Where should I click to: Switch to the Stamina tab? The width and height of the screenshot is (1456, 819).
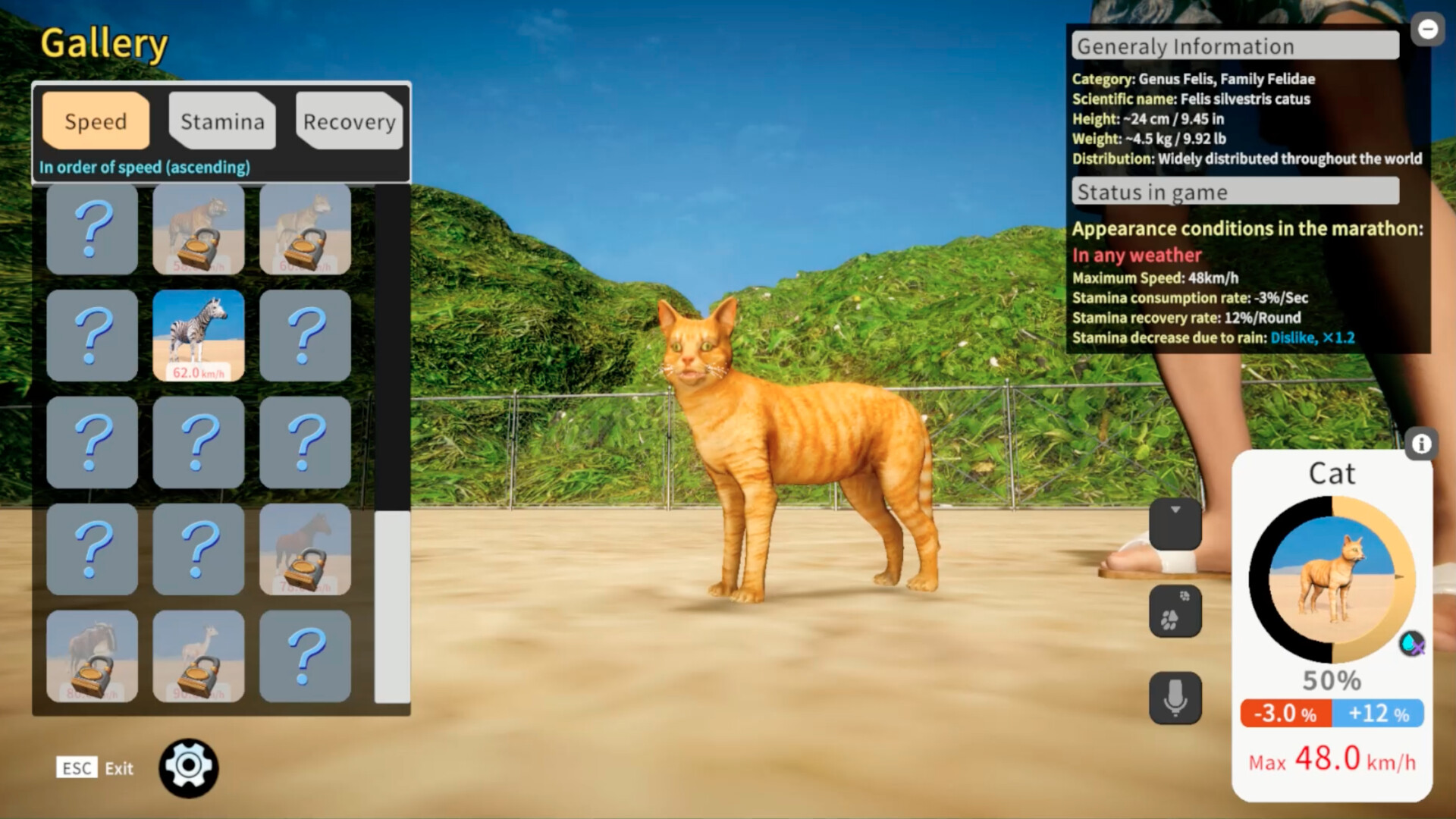221,121
